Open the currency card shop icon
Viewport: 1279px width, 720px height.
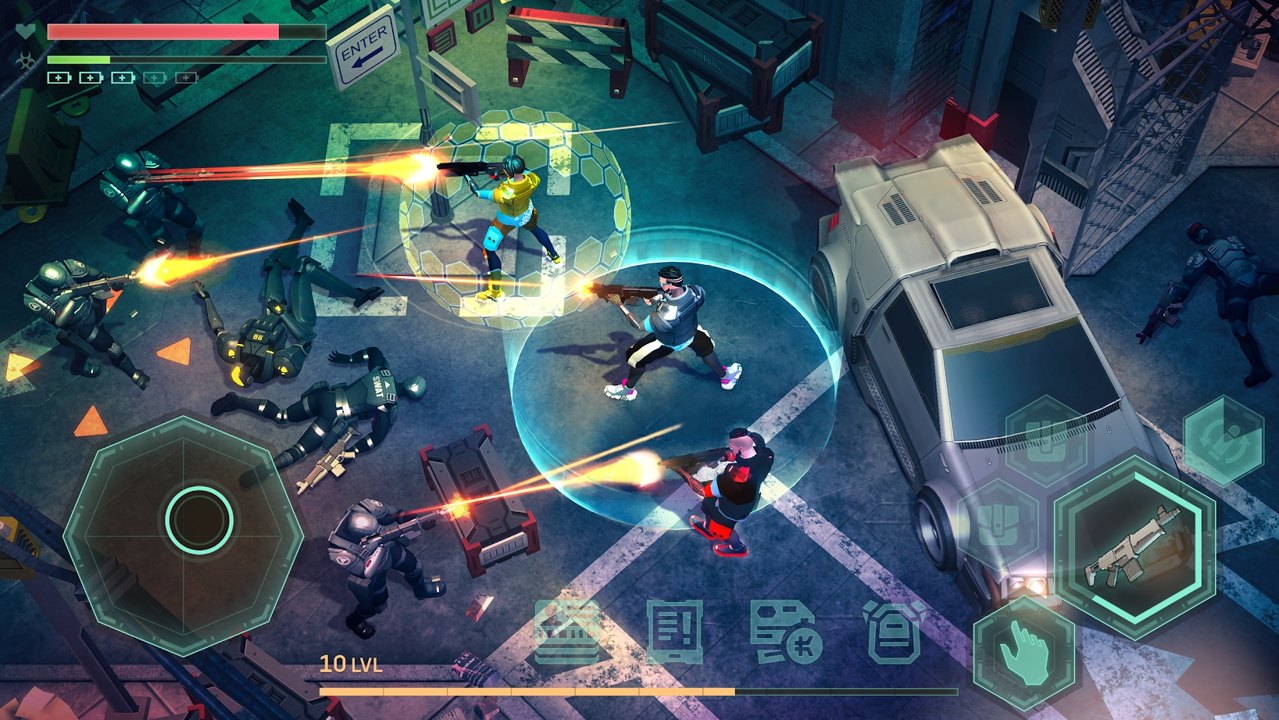tap(784, 632)
